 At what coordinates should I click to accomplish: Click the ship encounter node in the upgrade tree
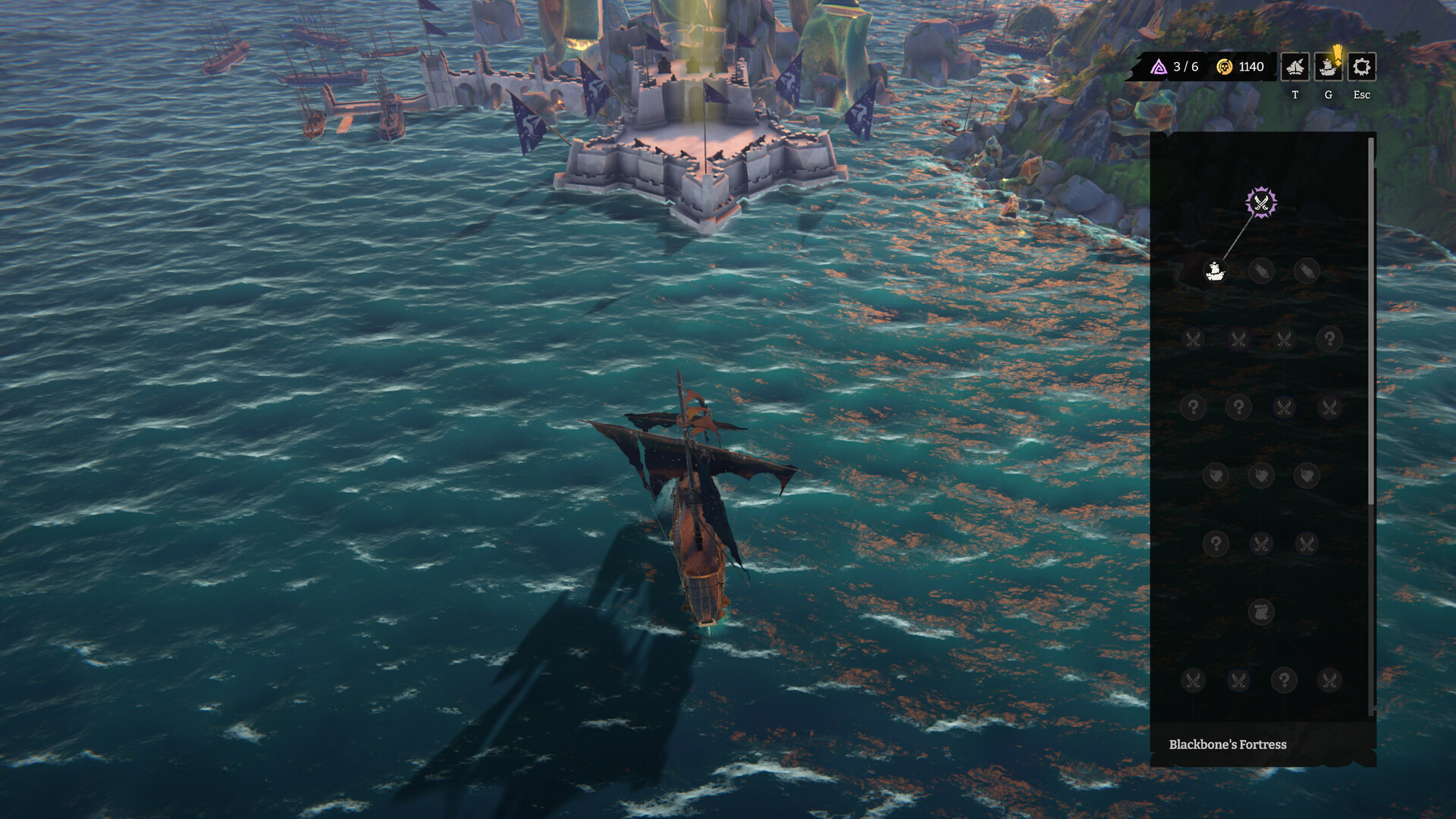click(1215, 271)
